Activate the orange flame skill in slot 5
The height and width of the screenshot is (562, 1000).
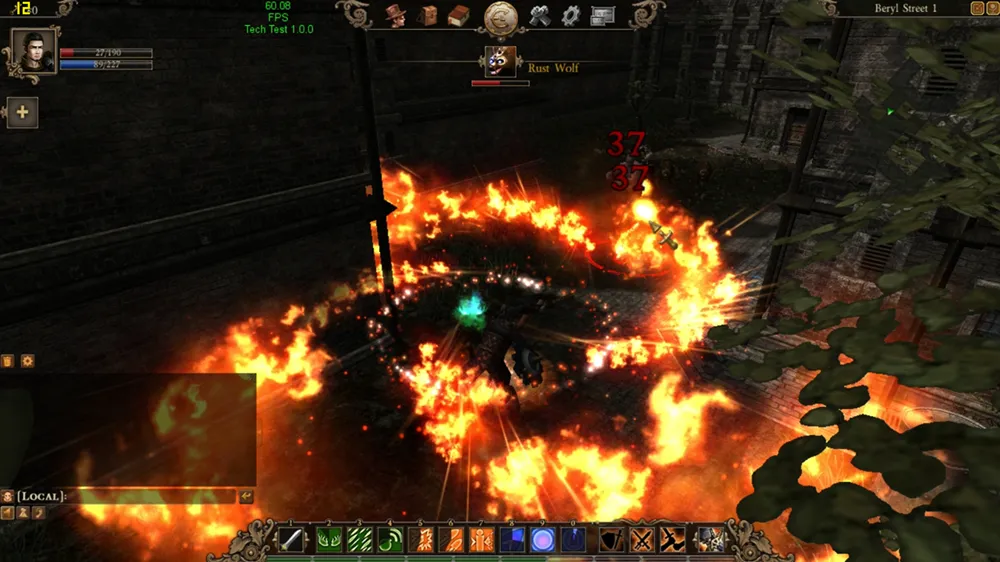(x=422, y=540)
